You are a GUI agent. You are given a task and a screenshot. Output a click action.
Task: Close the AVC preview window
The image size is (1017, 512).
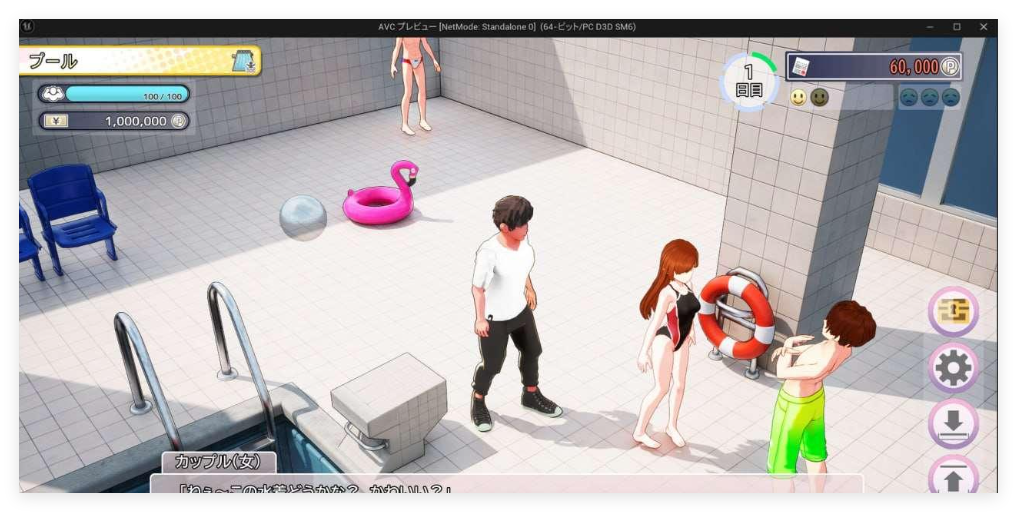point(983,27)
